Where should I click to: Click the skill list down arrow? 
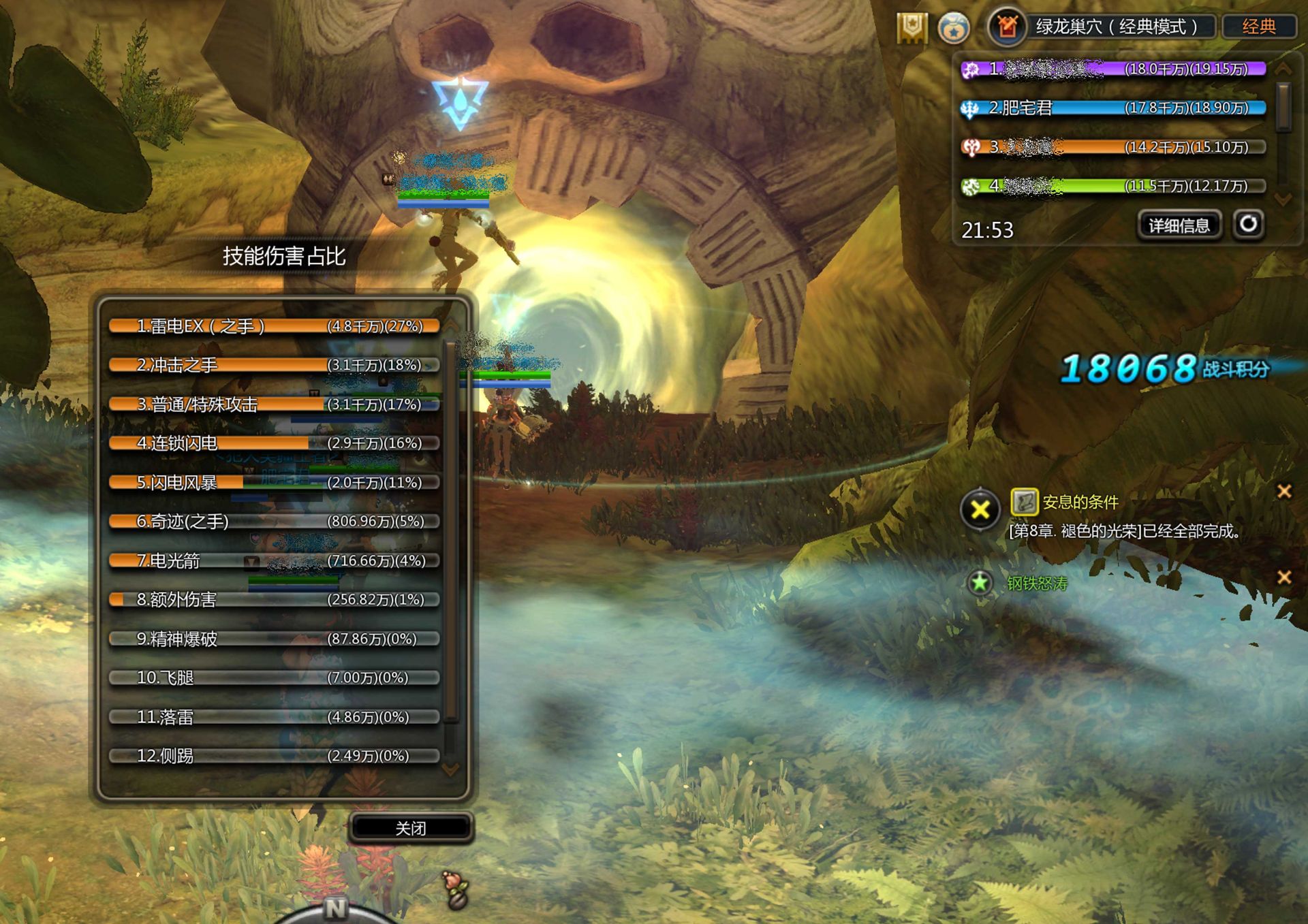pyautogui.click(x=450, y=769)
